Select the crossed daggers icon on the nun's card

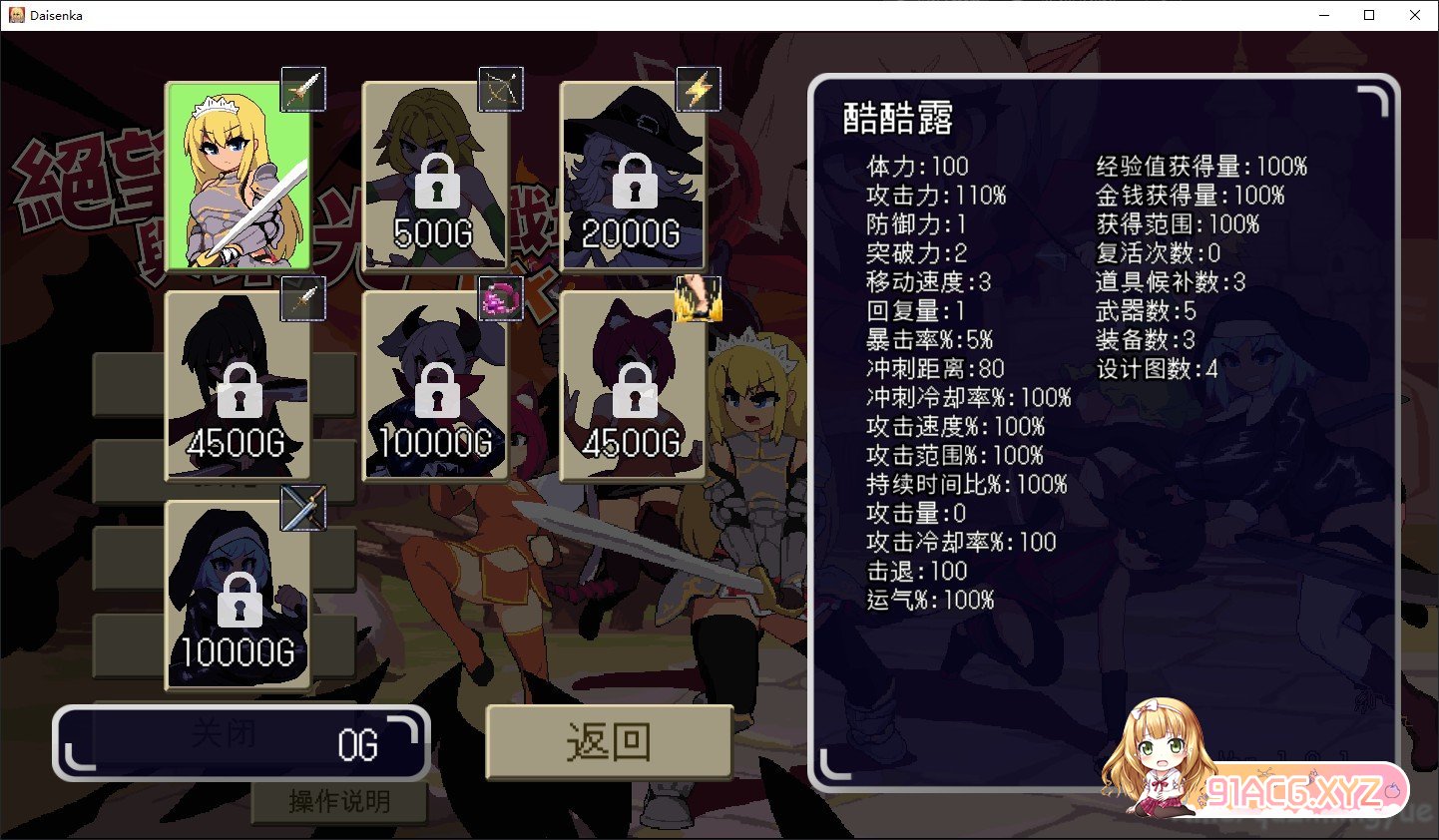click(302, 507)
